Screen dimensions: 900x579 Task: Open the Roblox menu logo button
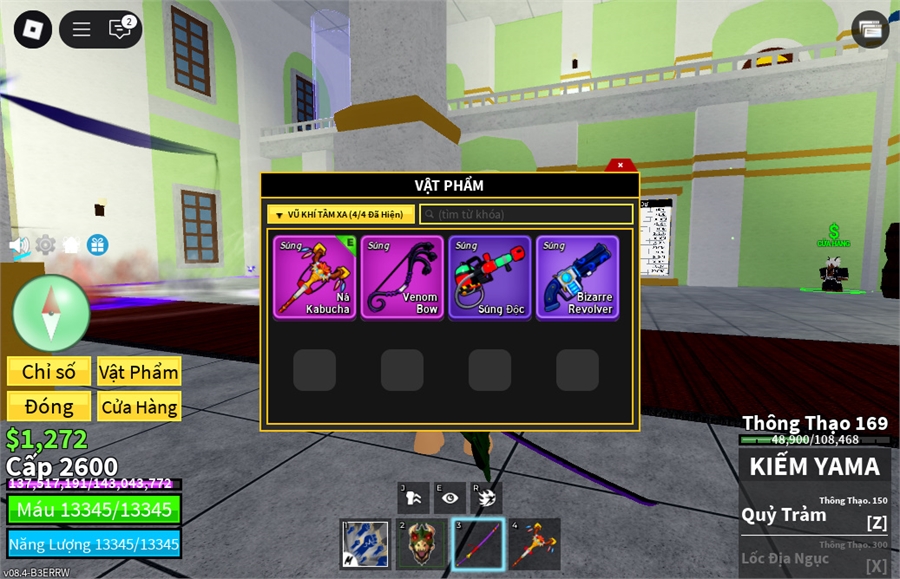pos(32,29)
